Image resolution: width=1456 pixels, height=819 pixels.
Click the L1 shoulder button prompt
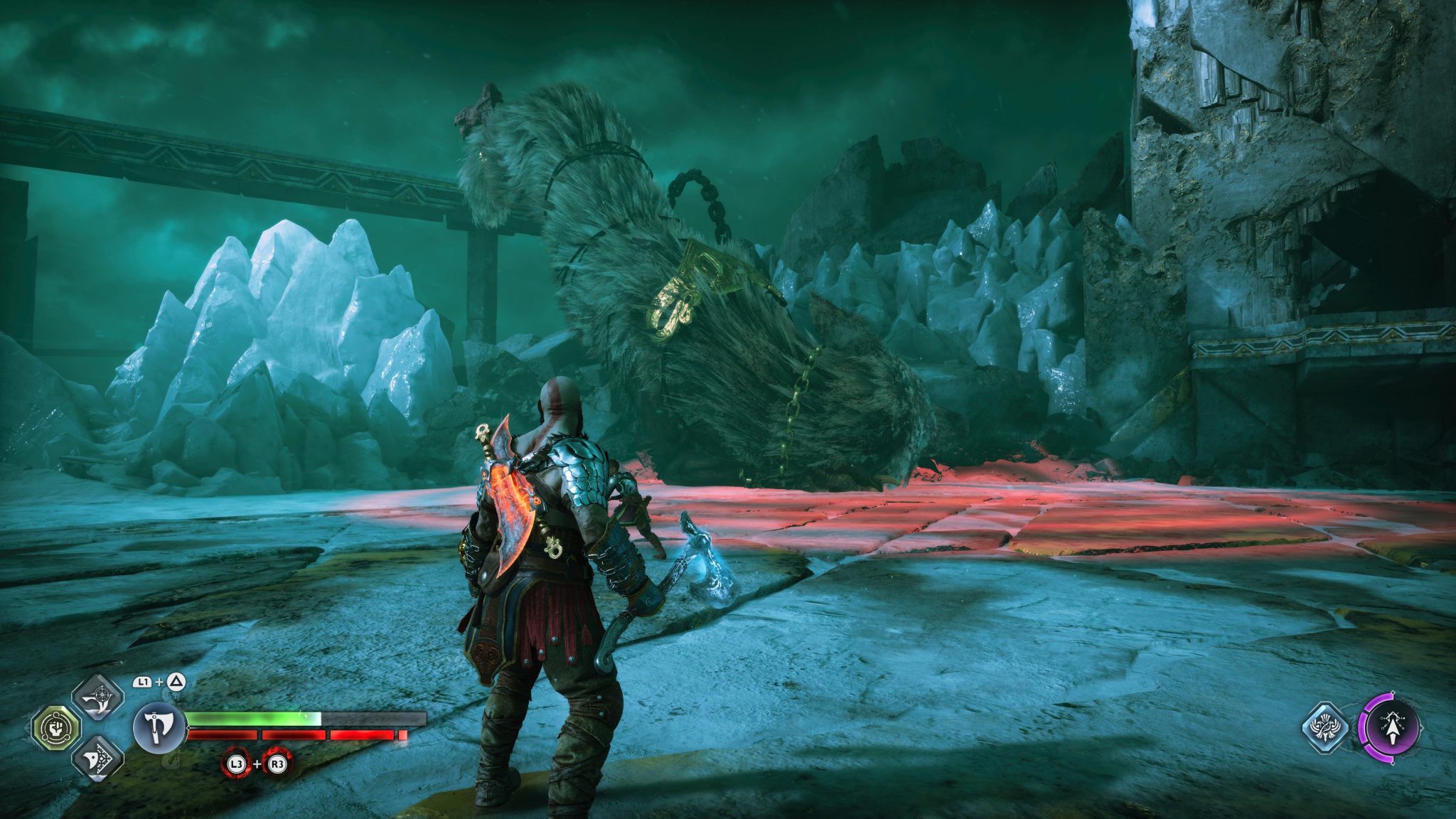coord(144,682)
